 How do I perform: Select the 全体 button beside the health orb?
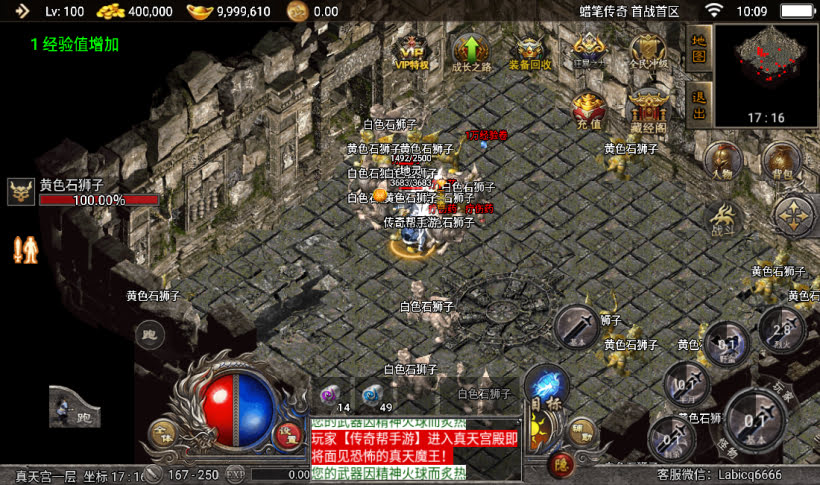point(161,433)
